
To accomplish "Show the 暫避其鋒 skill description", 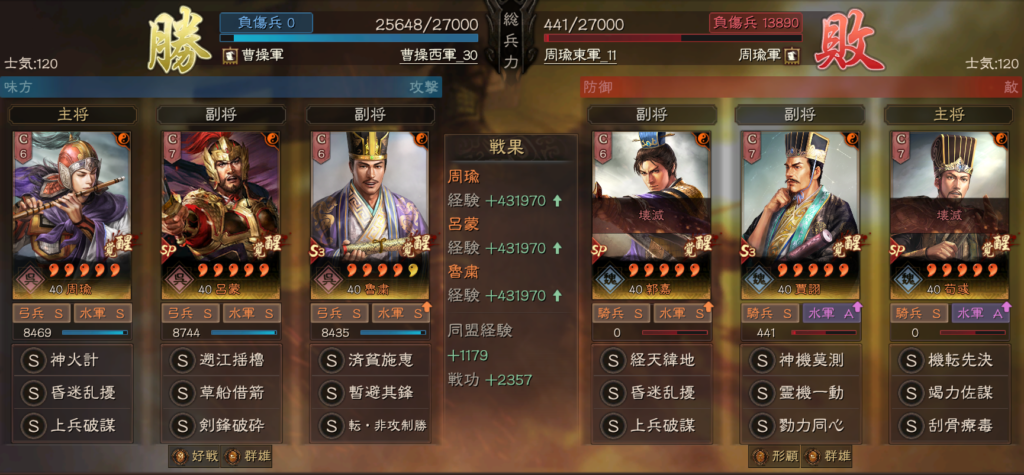I will click(370, 392).
